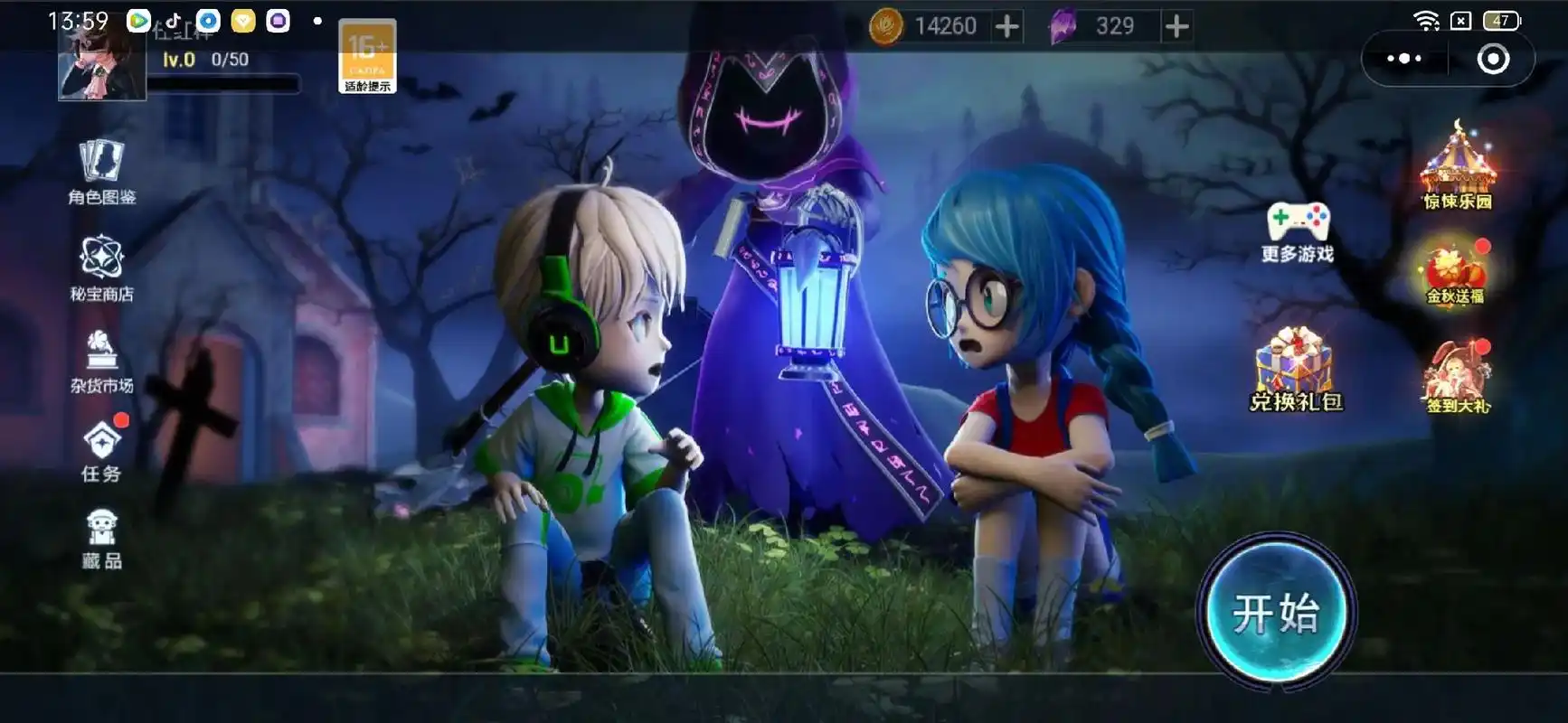Visit the 秘宝商店 treasure shop

pyautogui.click(x=101, y=268)
